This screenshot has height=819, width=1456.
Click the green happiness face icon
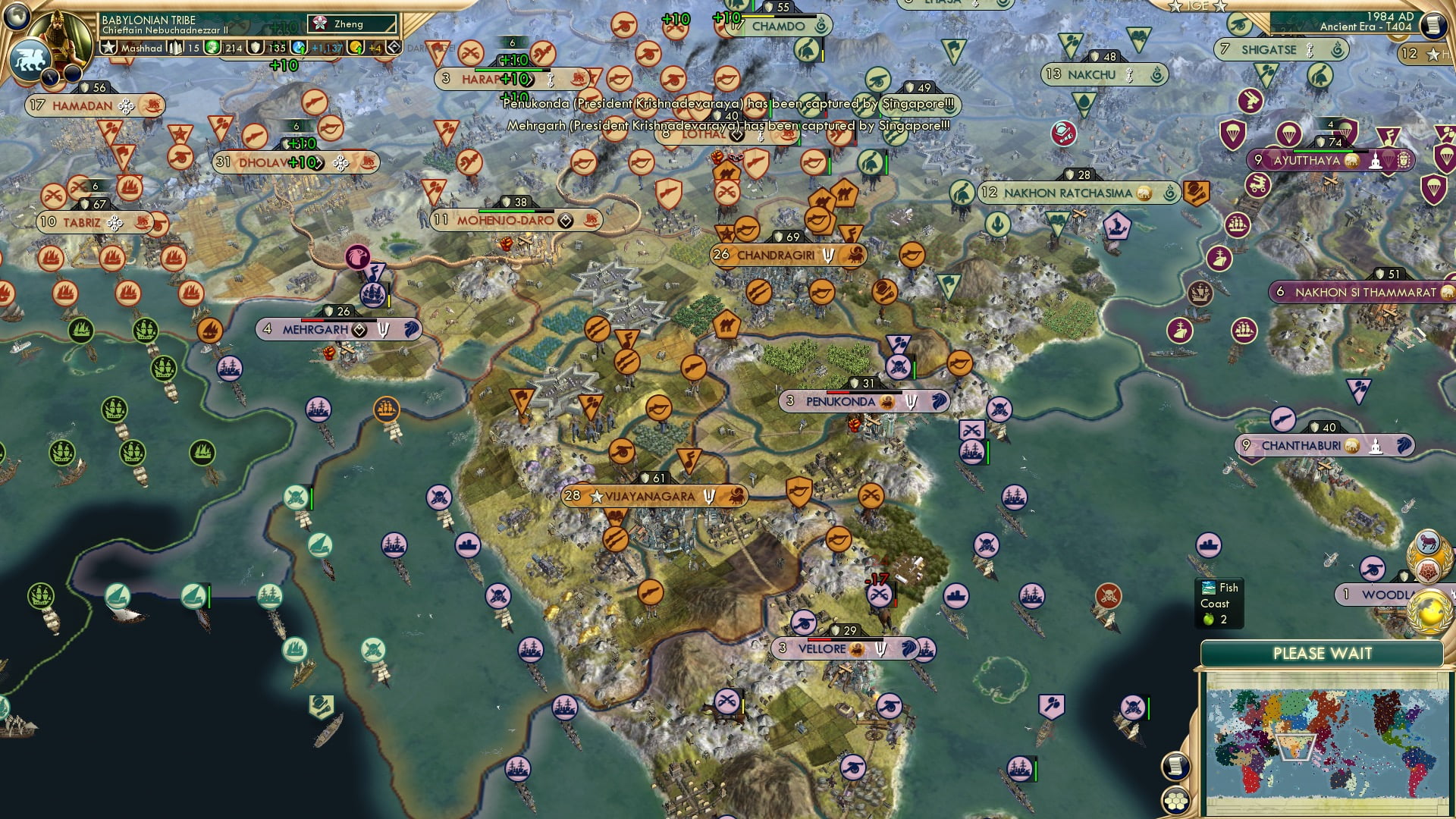(212, 46)
